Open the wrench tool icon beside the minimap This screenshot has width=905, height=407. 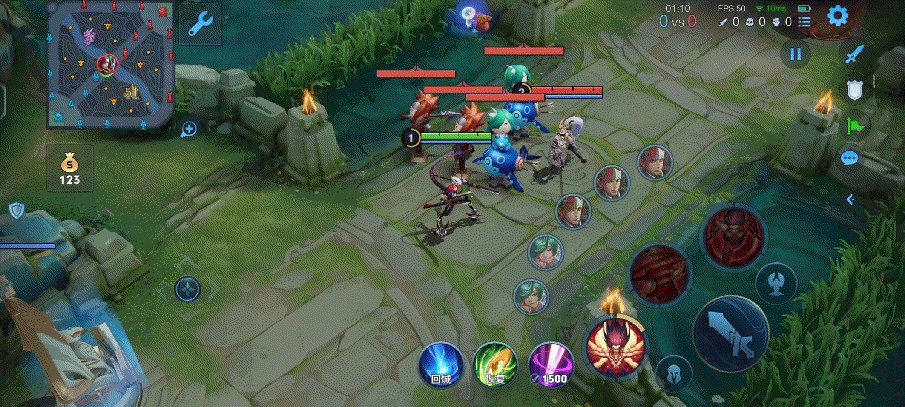point(202,21)
